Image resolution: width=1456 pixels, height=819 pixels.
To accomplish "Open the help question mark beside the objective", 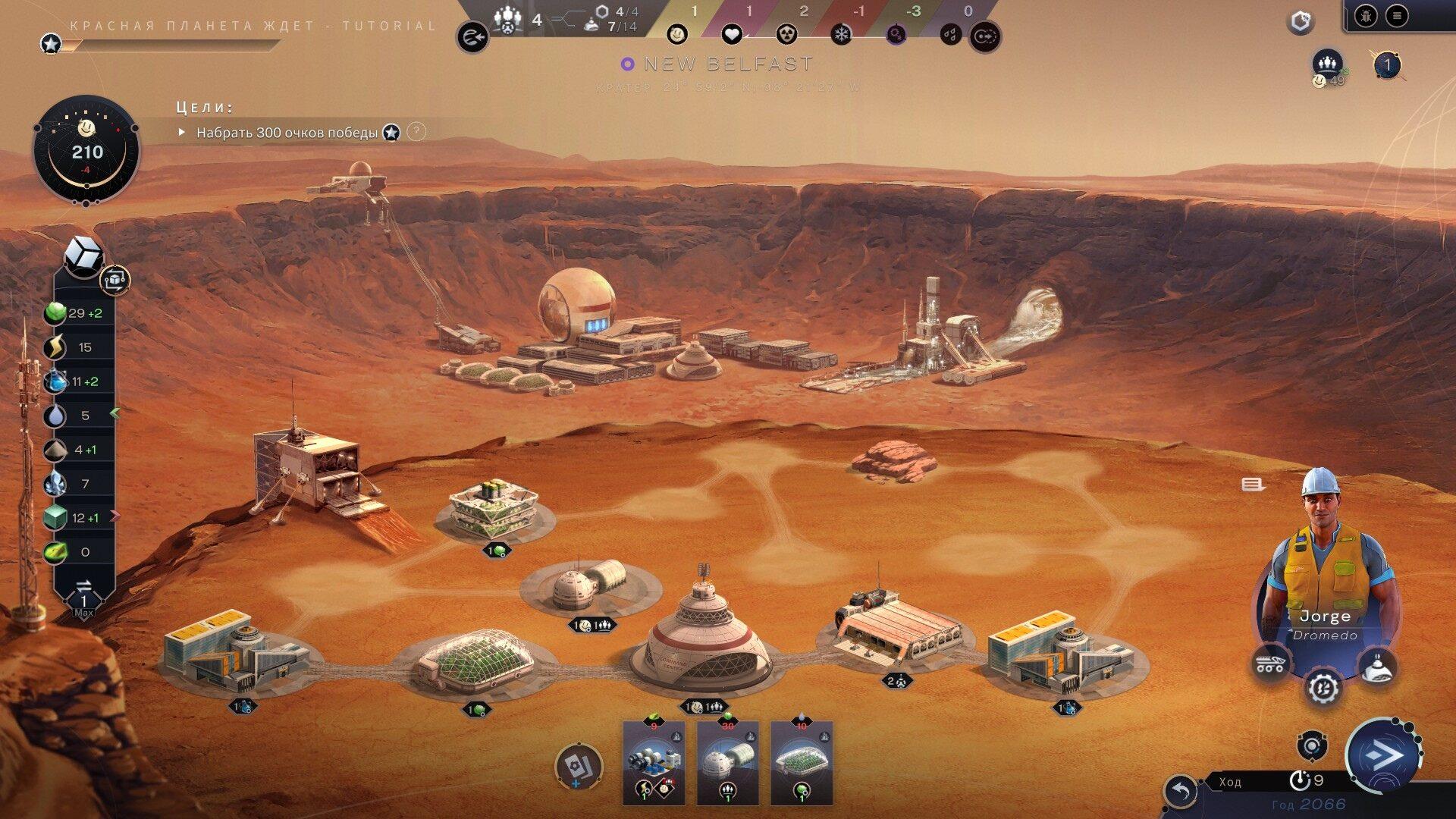I will point(416,132).
